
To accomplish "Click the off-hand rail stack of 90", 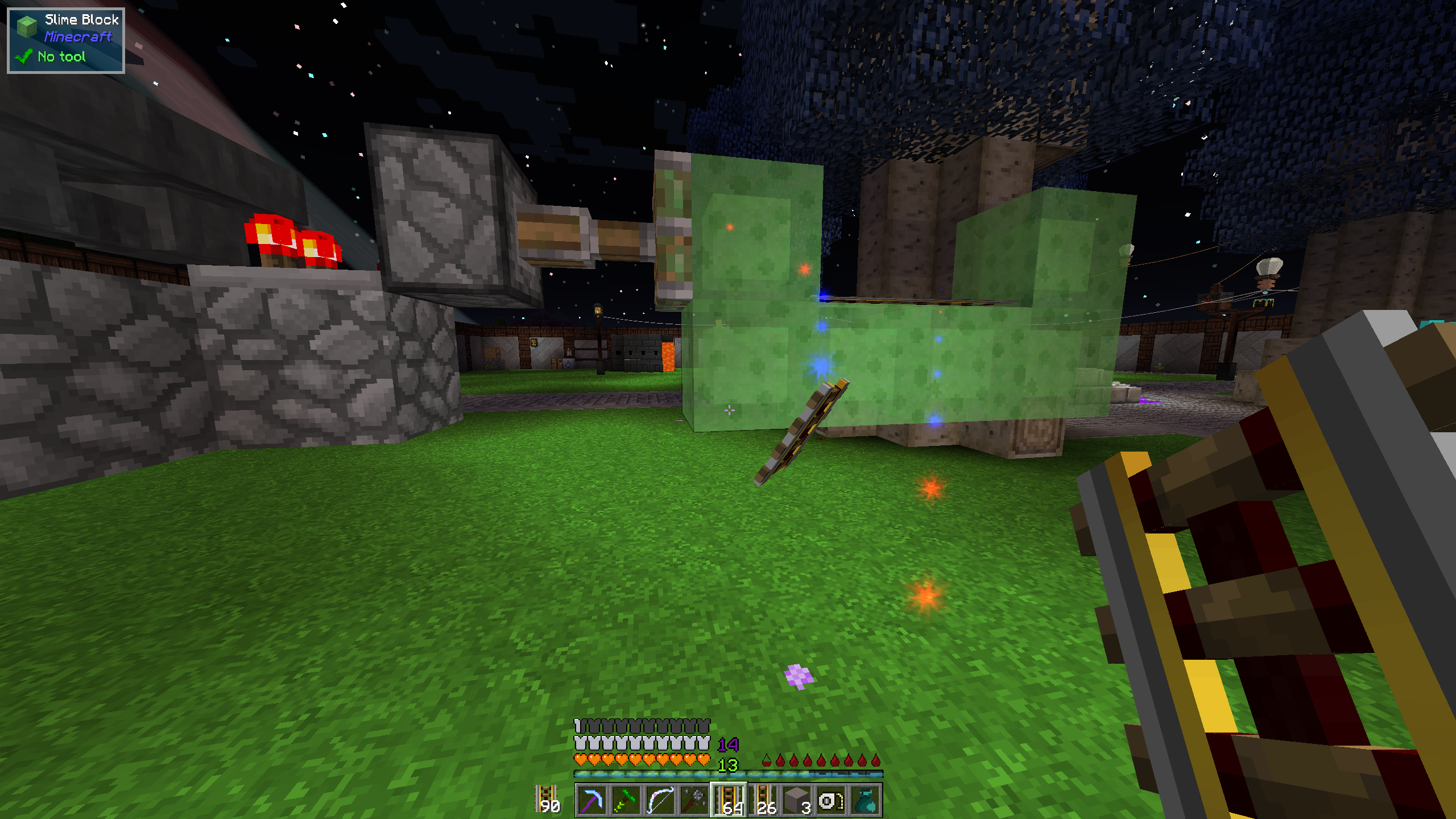I will (547, 799).
